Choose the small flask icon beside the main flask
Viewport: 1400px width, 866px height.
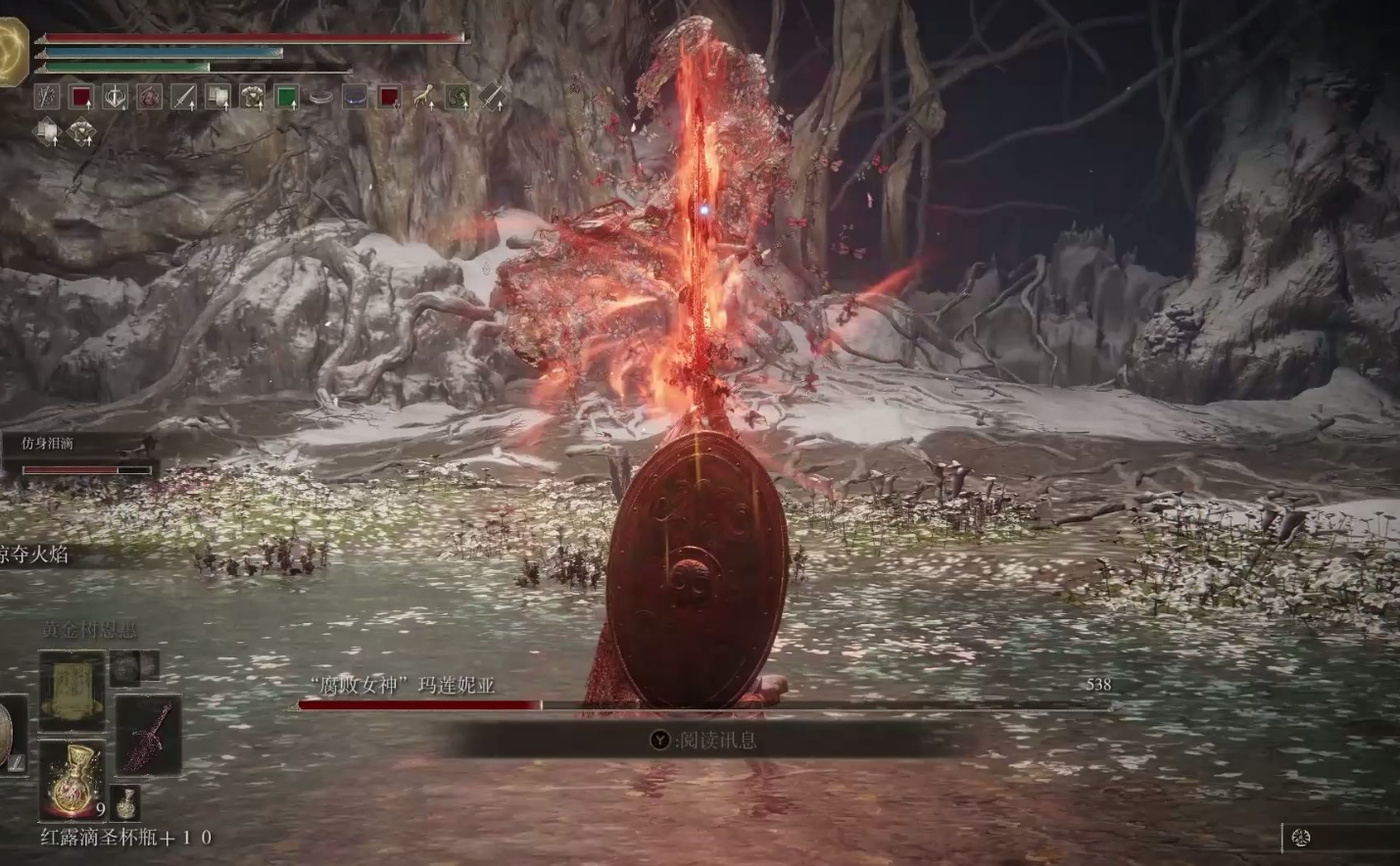click(125, 802)
